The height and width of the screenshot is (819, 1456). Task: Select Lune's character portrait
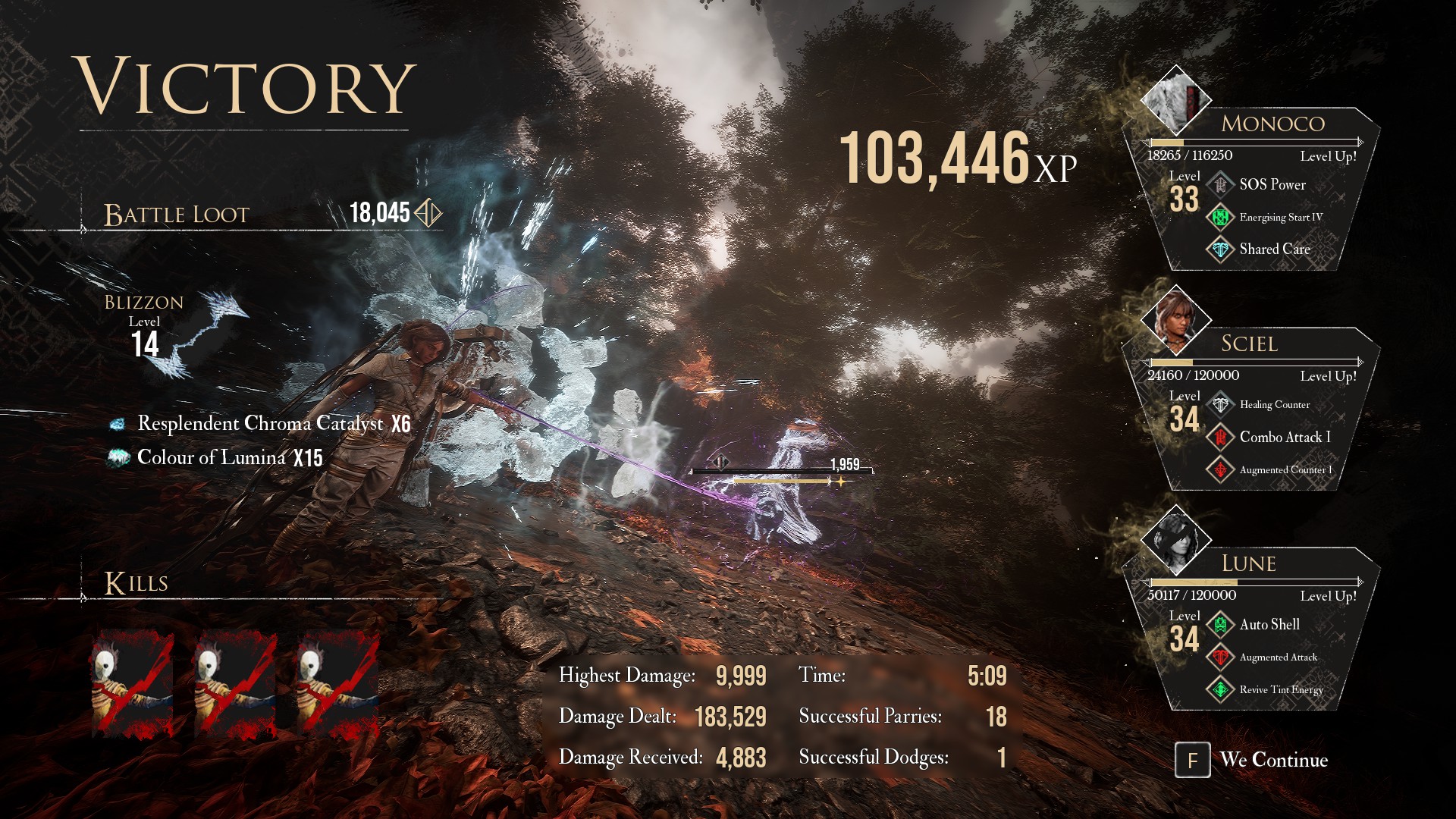pos(1175,540)
